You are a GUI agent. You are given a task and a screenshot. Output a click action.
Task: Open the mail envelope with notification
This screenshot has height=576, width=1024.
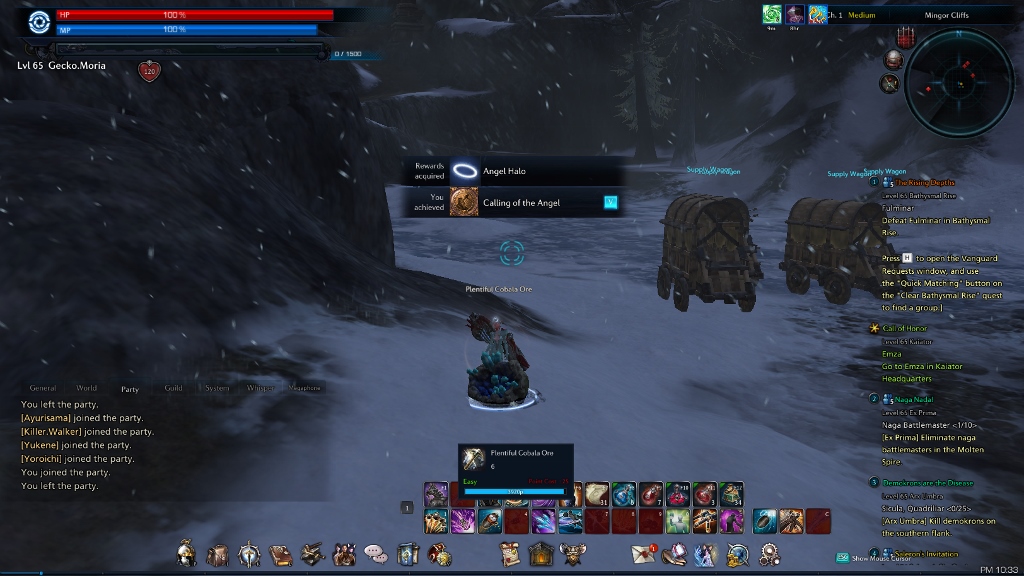pos(643,553)
